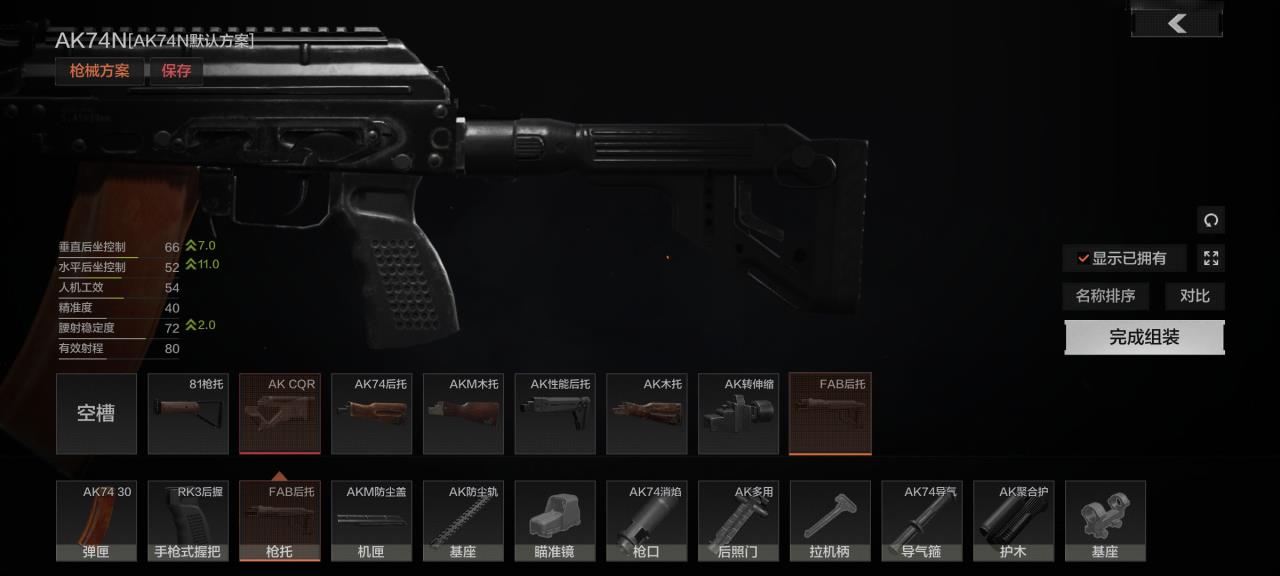Switch to the 手枪式握把 pistol grip slot

point(188,521)
